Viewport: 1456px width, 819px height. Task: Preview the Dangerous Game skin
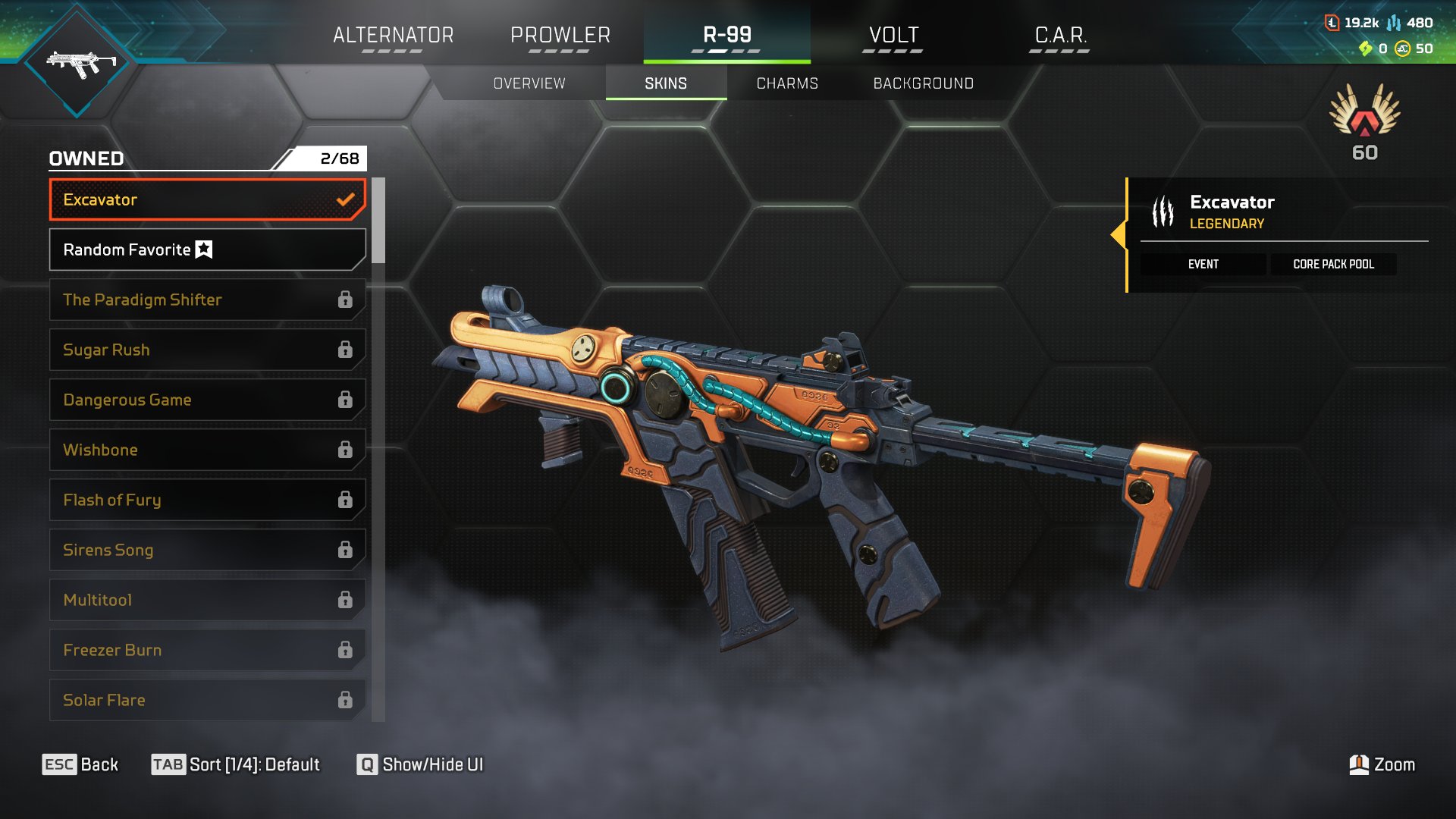[x=207, y=400]
